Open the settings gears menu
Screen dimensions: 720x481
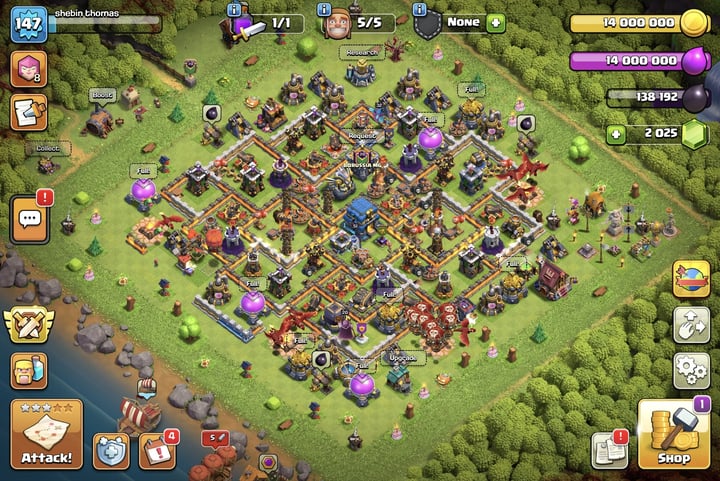tap(691, 369)
